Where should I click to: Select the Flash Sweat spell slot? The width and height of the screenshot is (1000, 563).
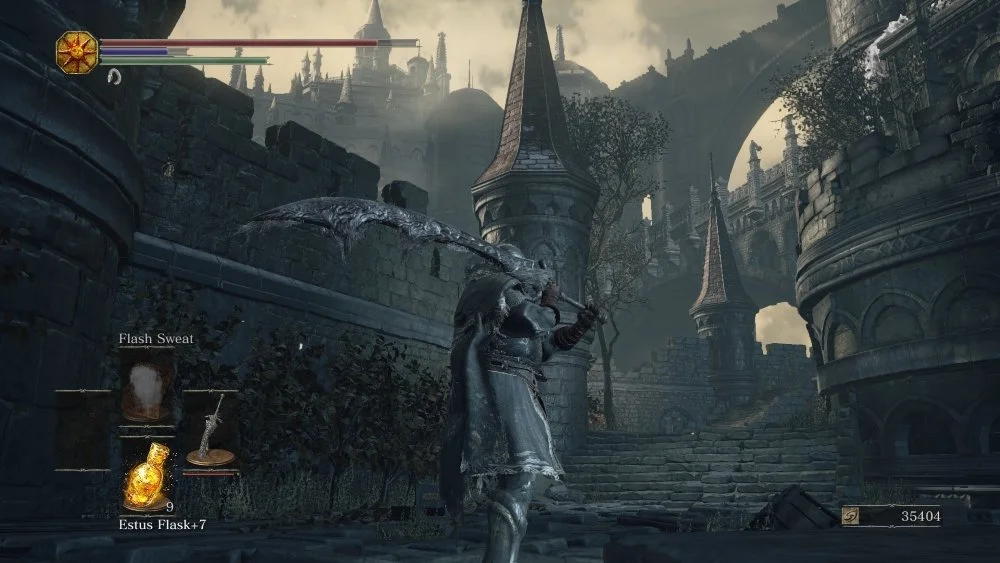point(147,389)
